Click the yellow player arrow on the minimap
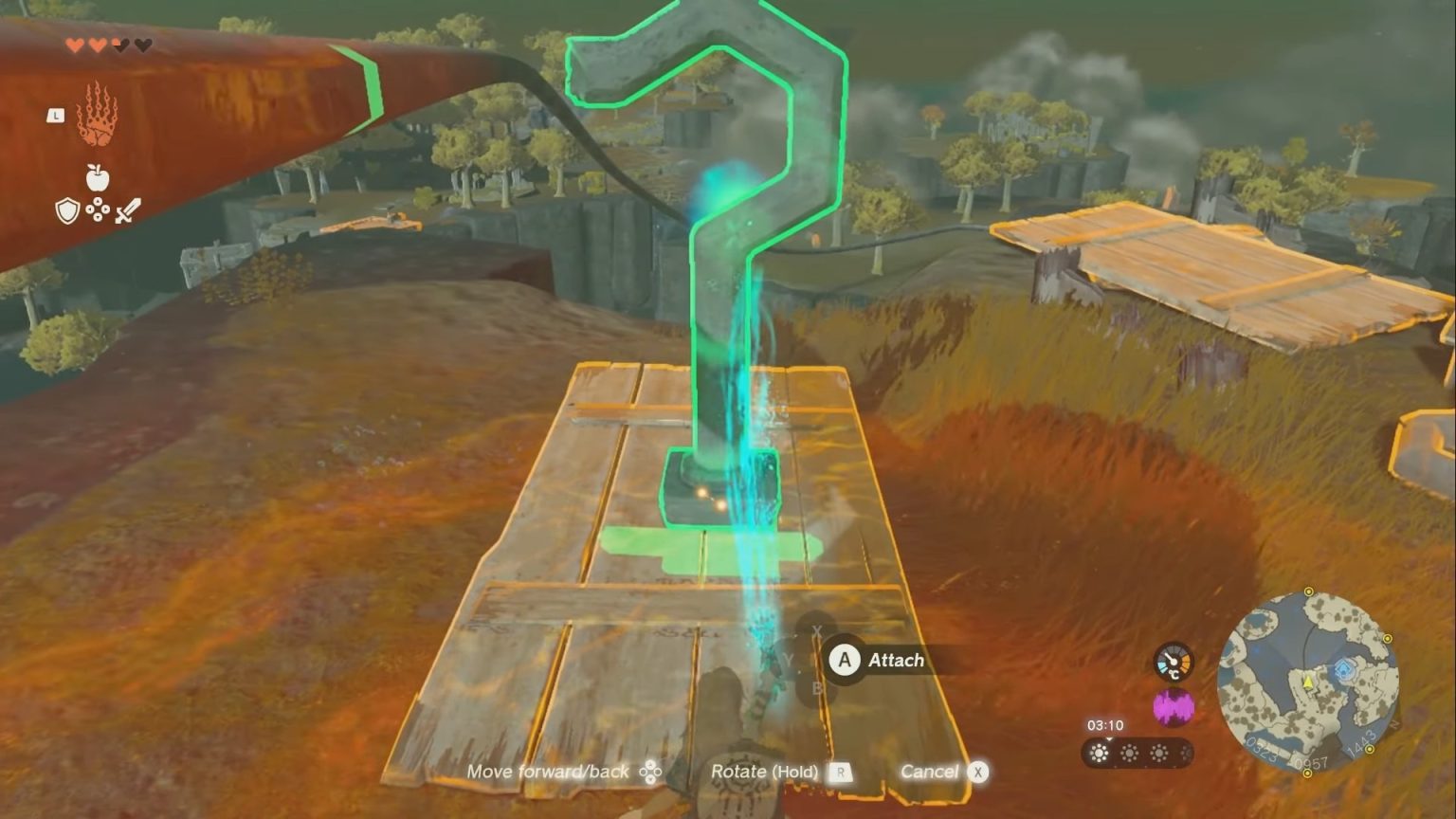The width and height of the screenshot is (1456, 819). point(1308,681)
